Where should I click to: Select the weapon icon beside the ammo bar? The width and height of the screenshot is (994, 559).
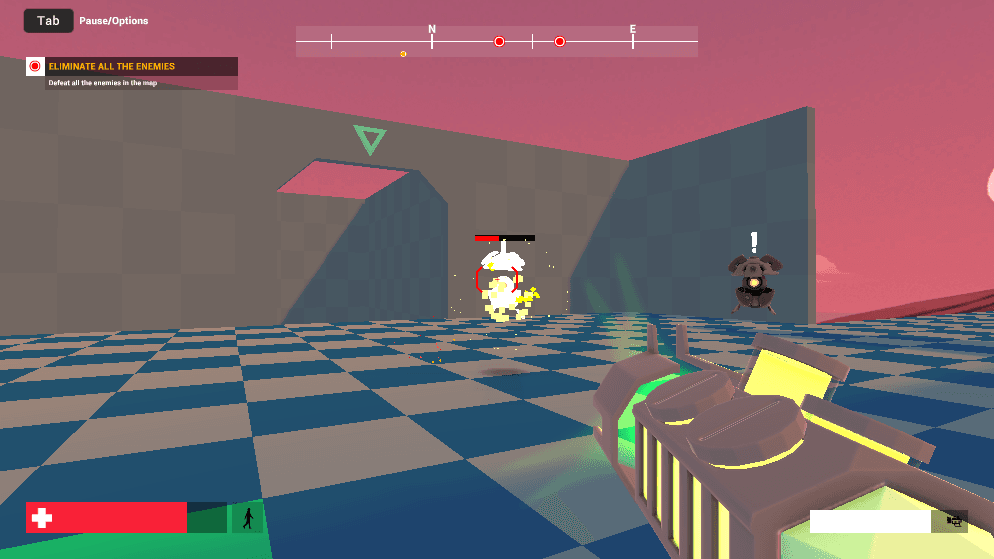tap(953, 521)
